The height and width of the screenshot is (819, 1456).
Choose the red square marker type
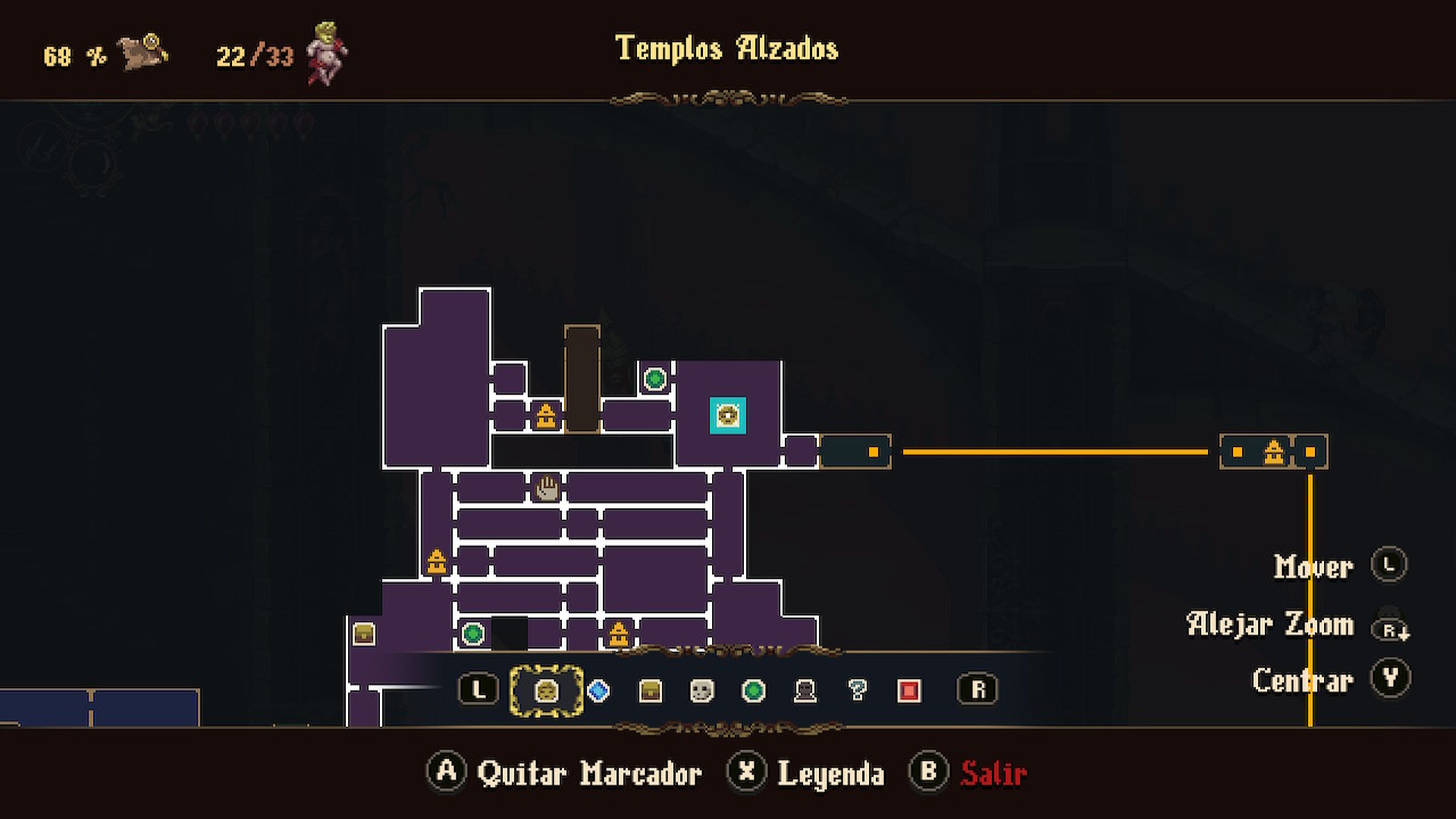[x=909, y=690]
